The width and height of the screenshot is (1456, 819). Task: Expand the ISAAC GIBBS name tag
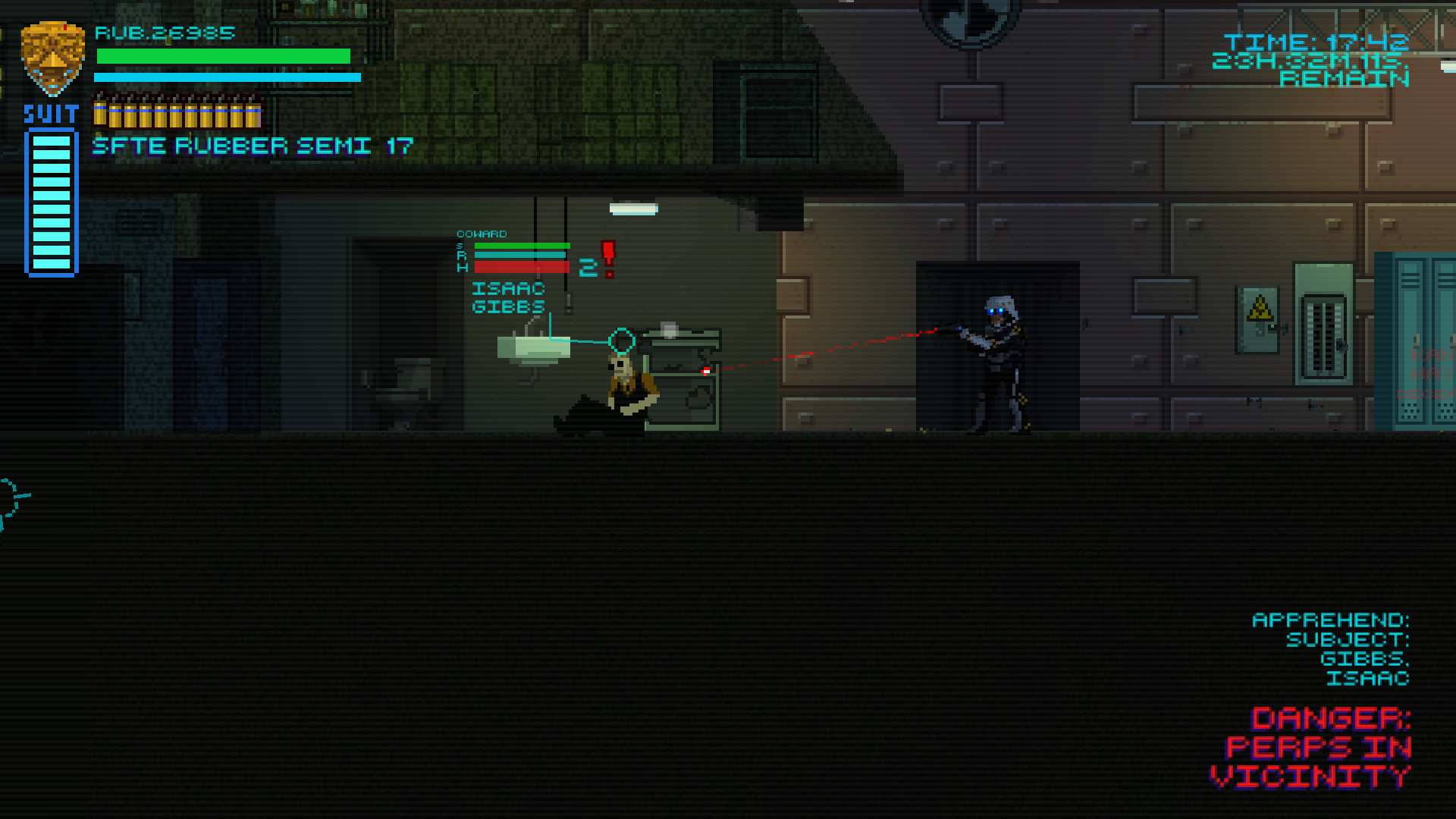[507, 297]
